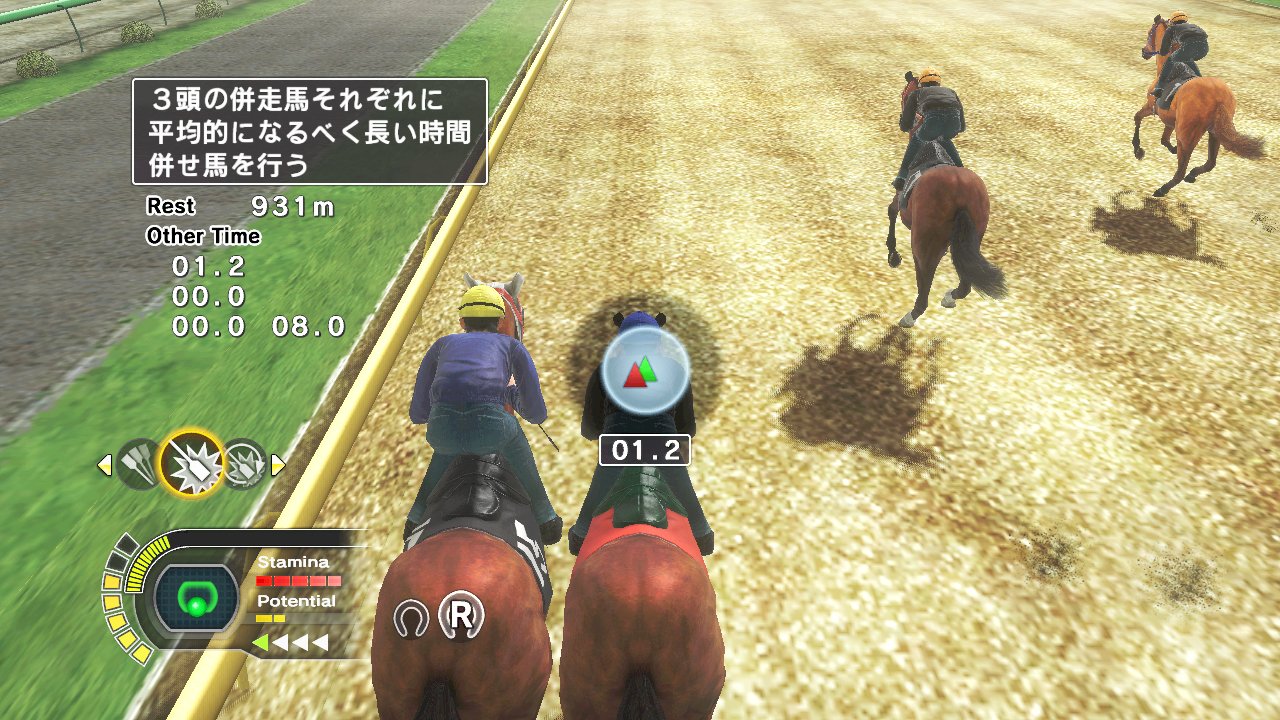Click the right arrow to switch training mode
This screenshot has width=1280, height=720.
pyautogui.click(x=279, y=463)
